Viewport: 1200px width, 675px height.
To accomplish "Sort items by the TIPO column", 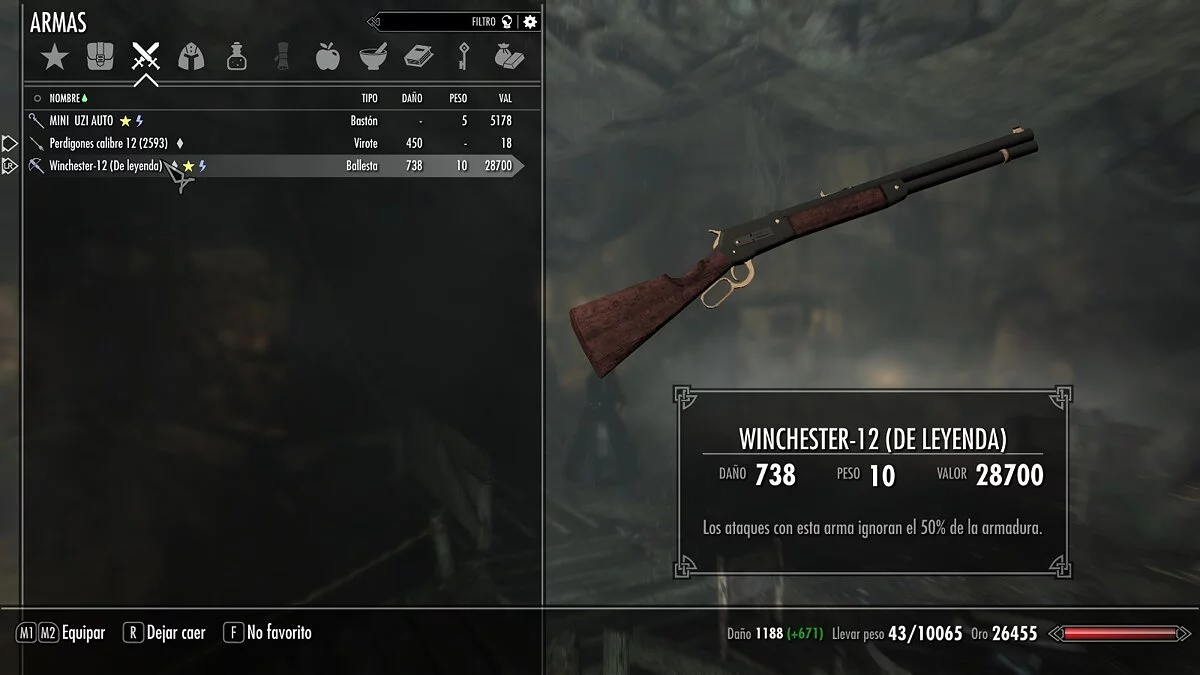I will pyautogui.click(x=369, y=98).
